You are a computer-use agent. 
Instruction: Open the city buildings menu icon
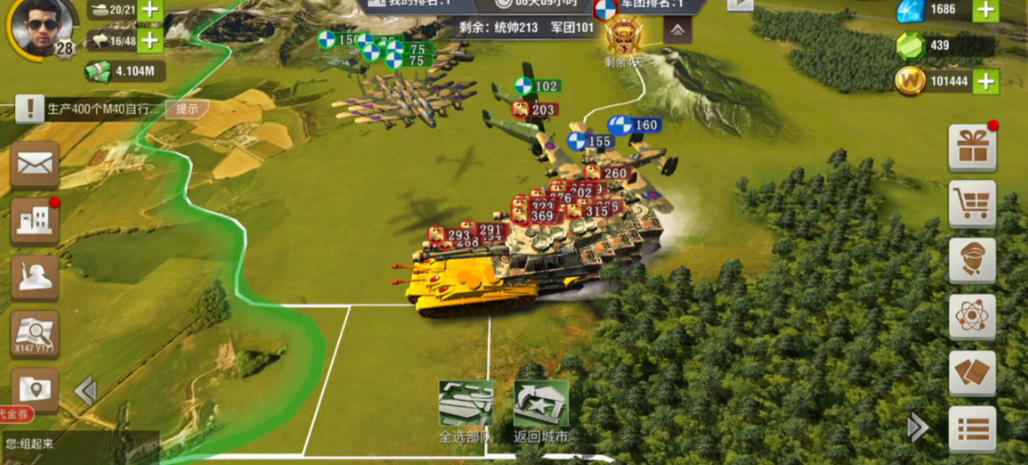[x=35, y=220]
